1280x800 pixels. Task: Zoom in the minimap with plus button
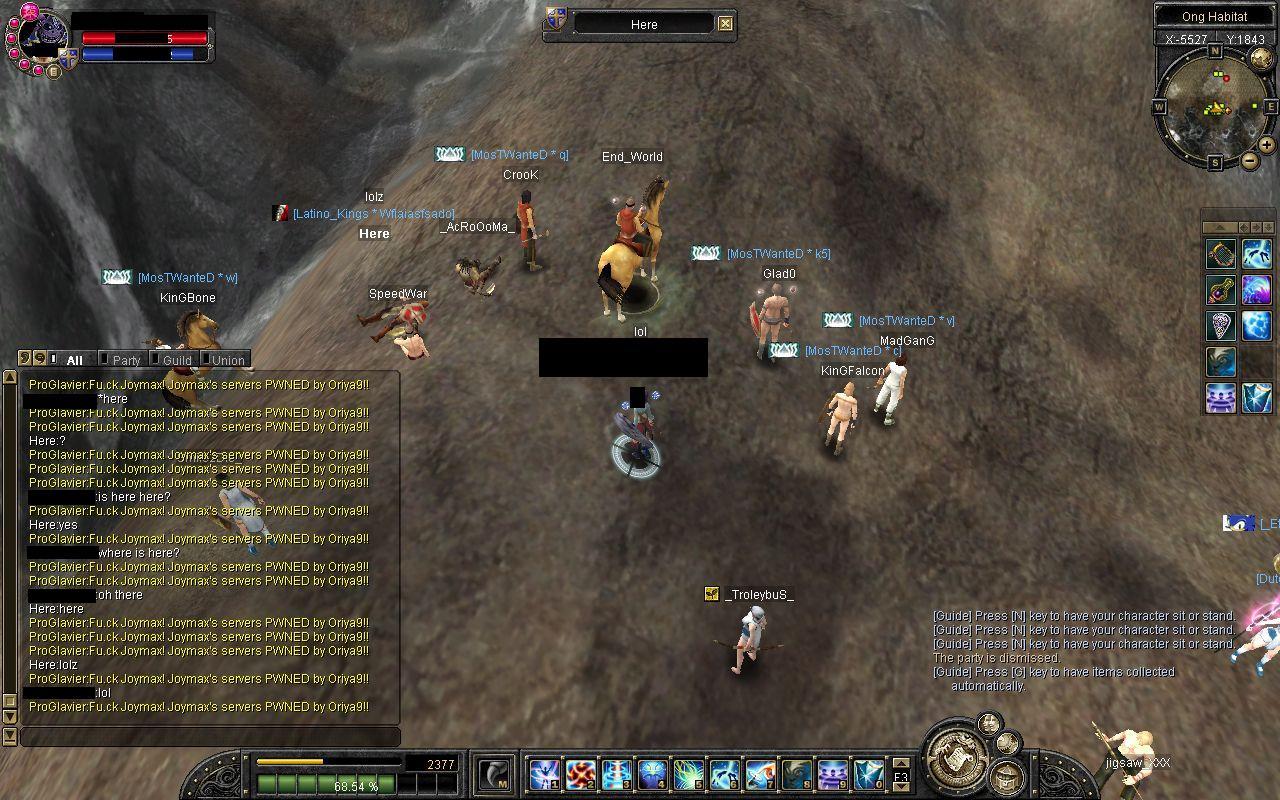click(1266, 145)
